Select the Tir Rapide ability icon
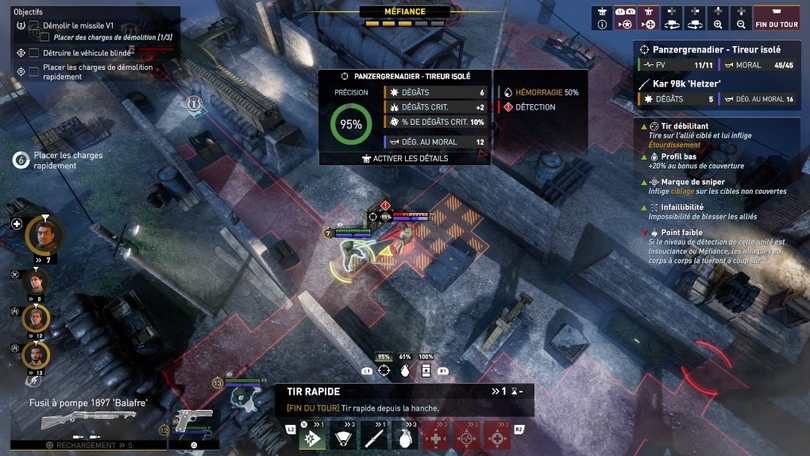The height and width of the screenshot is (456, 810). point(312,437)
